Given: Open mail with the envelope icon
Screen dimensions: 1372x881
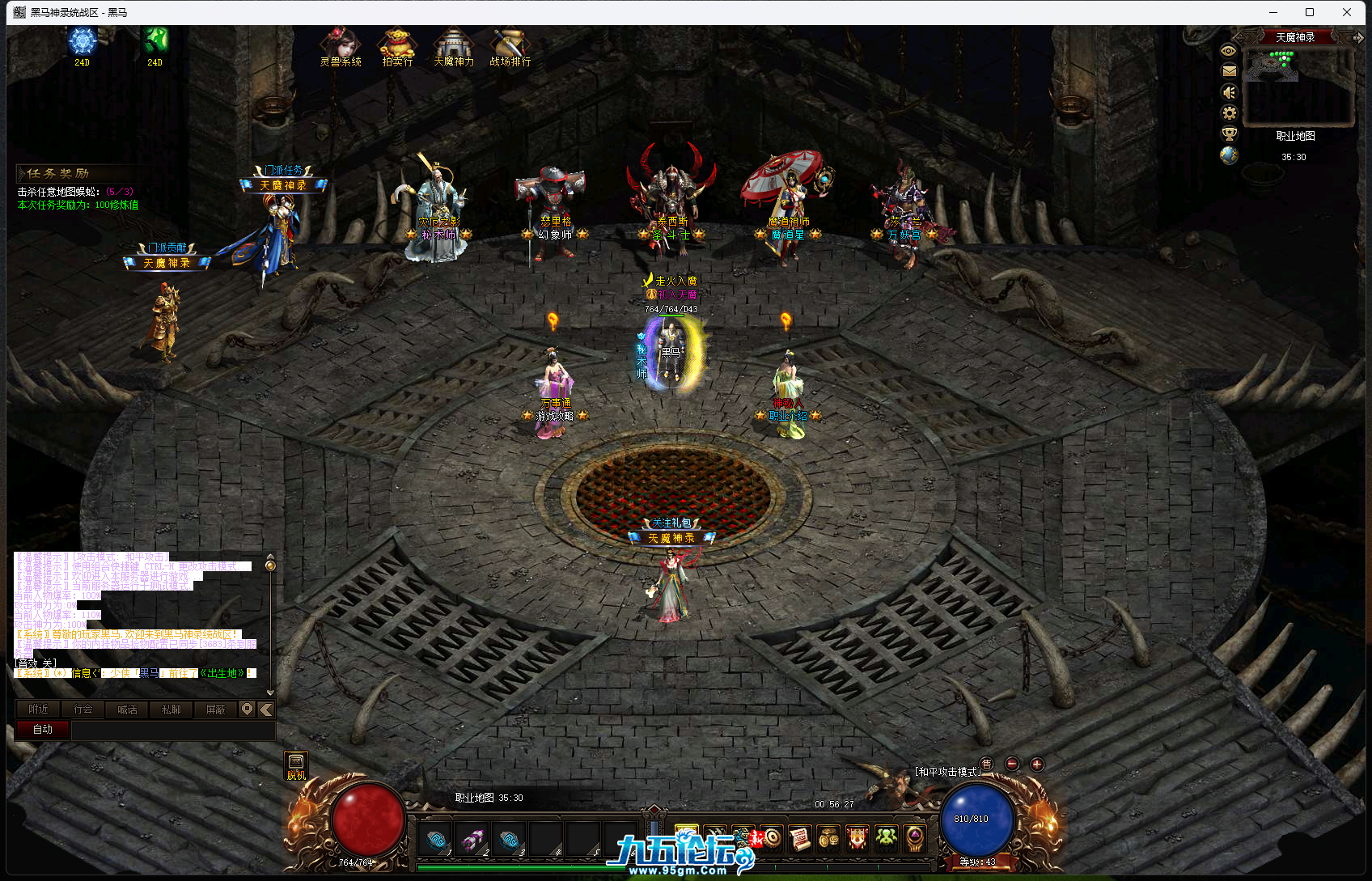Looking at the screenshot, I should coord(1228,71).
